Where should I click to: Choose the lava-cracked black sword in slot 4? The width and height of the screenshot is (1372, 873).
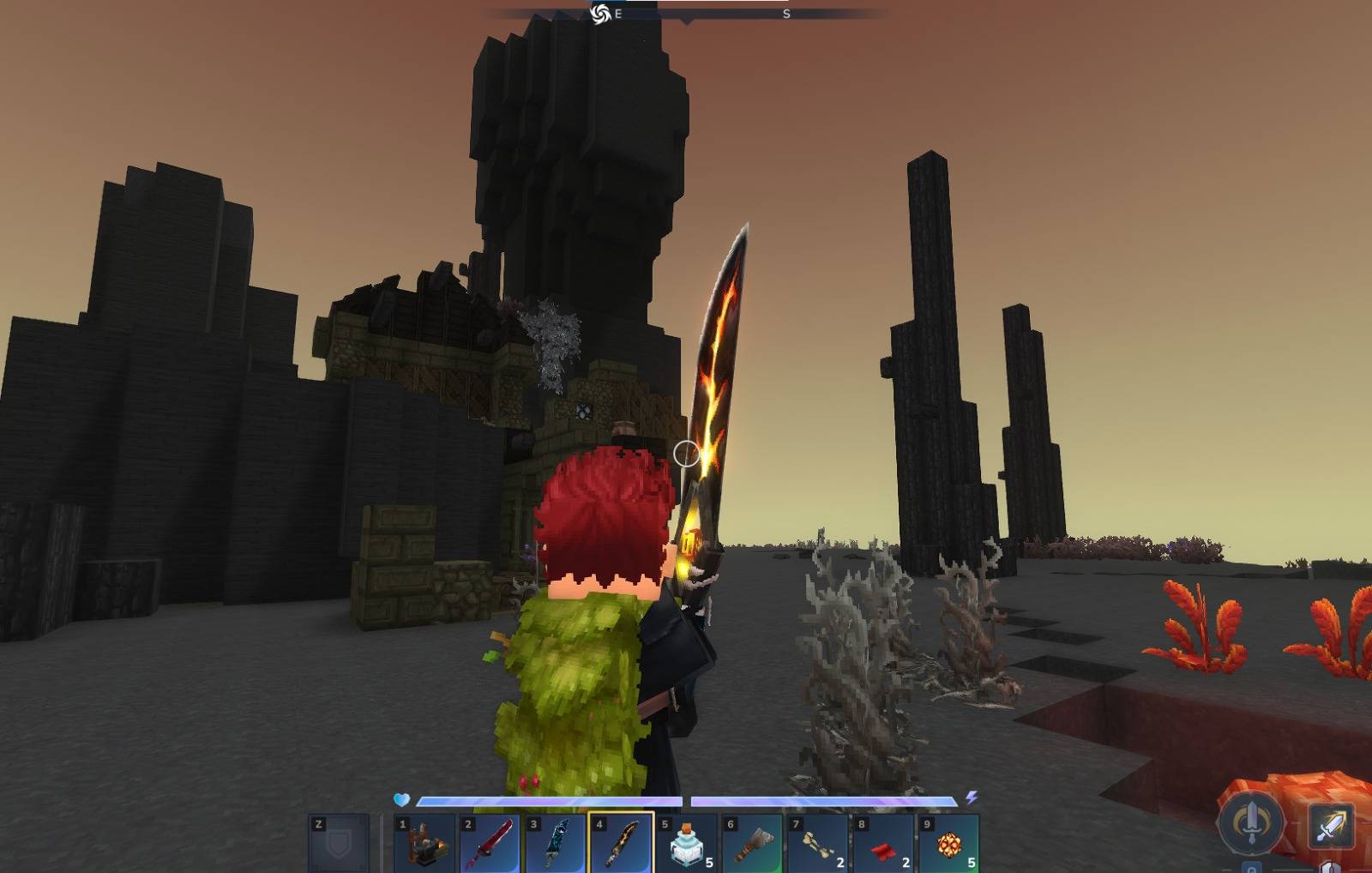click(621, 842)
